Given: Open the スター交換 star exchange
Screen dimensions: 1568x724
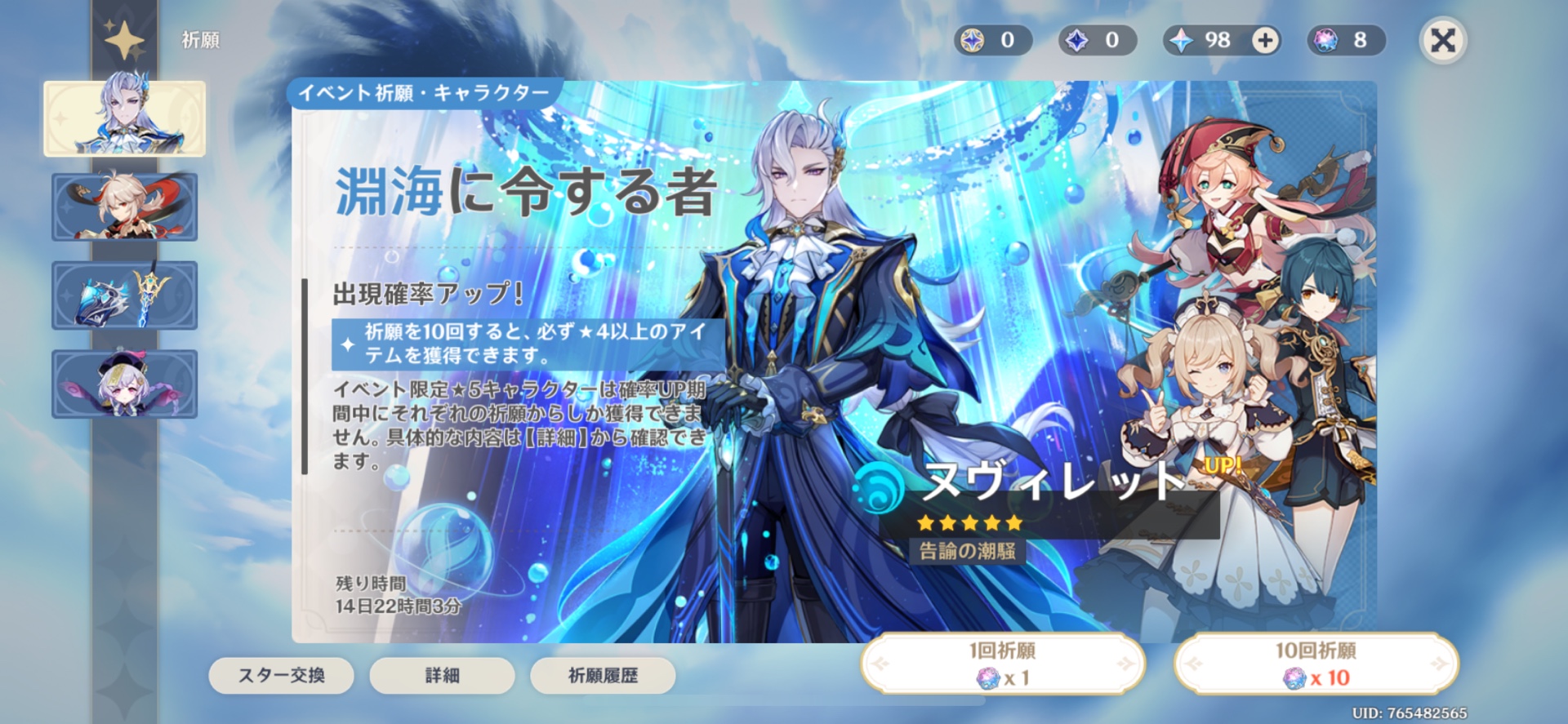Looking at the screenshot, I should [282, 676].
